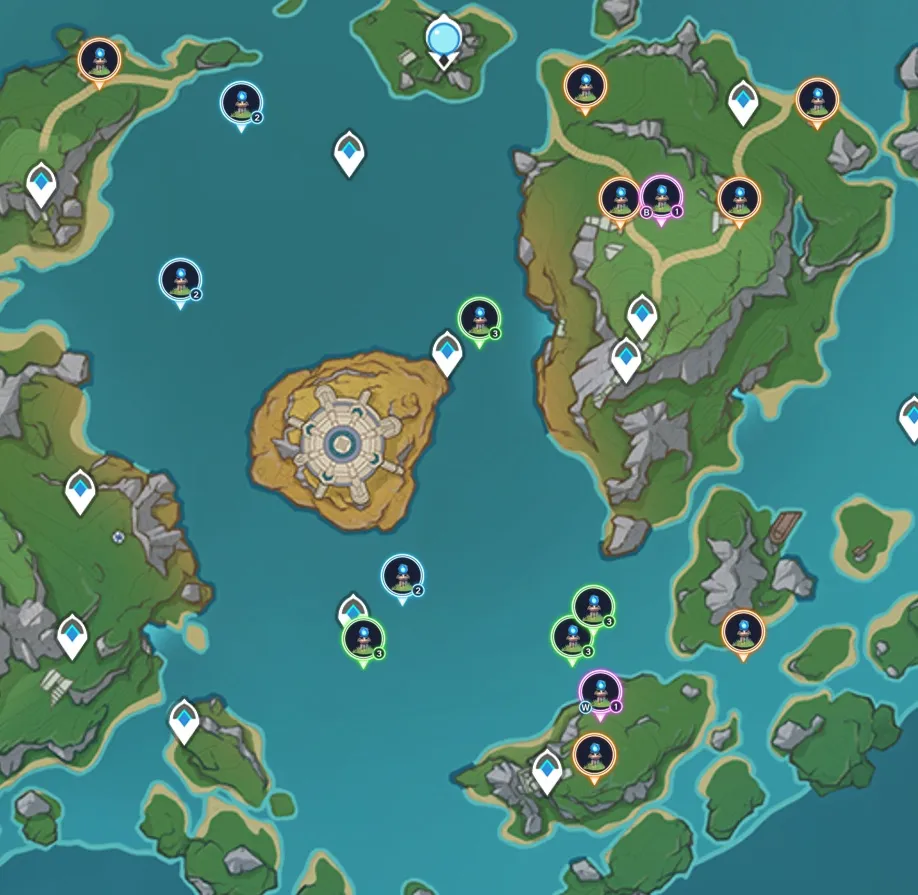Viewport: 918px width, 895px height.
Task: Open the pink marker badged with W
Action: (600, 692)
